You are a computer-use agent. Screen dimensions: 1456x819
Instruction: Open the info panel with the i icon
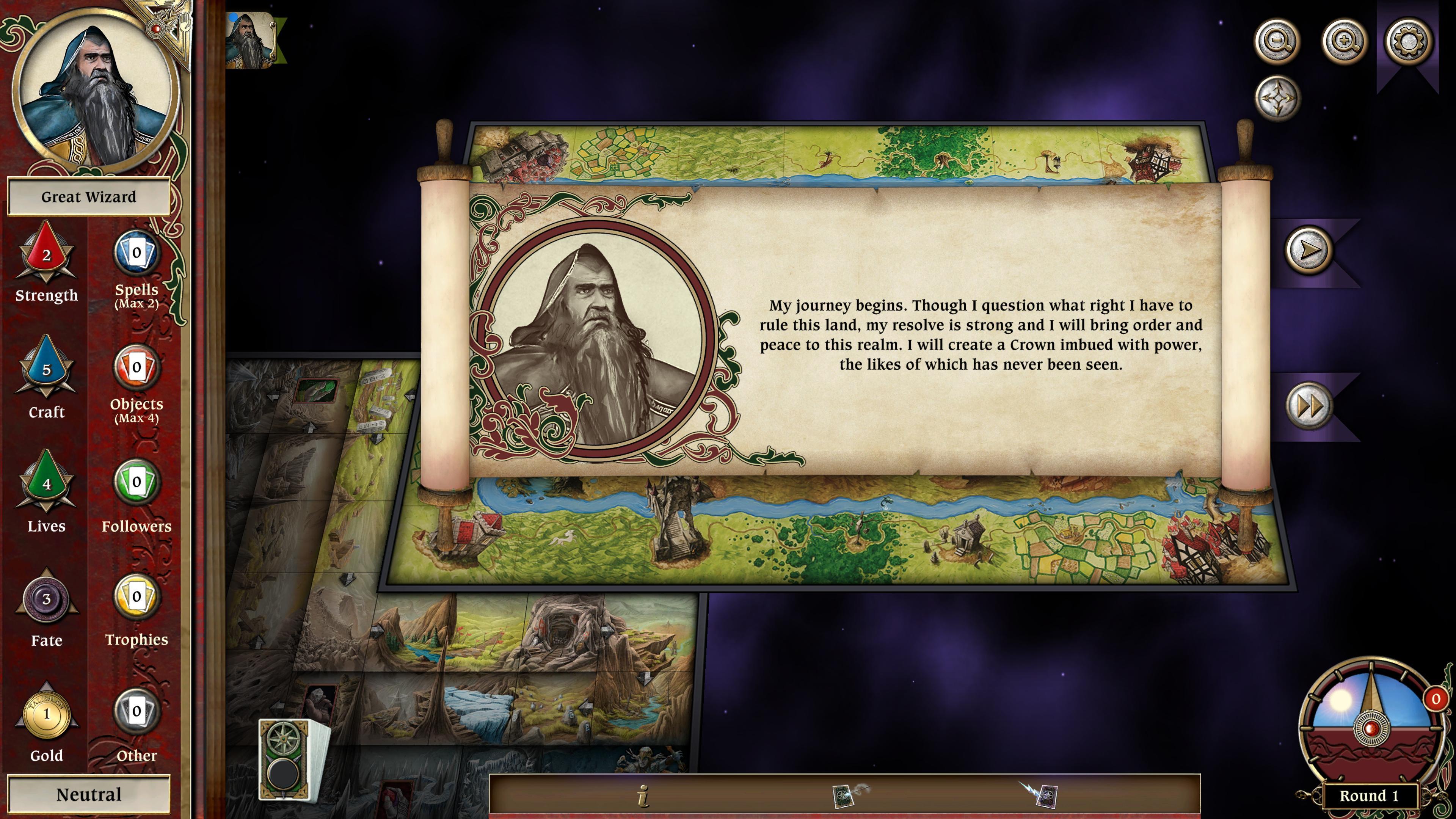pos(643,796)
